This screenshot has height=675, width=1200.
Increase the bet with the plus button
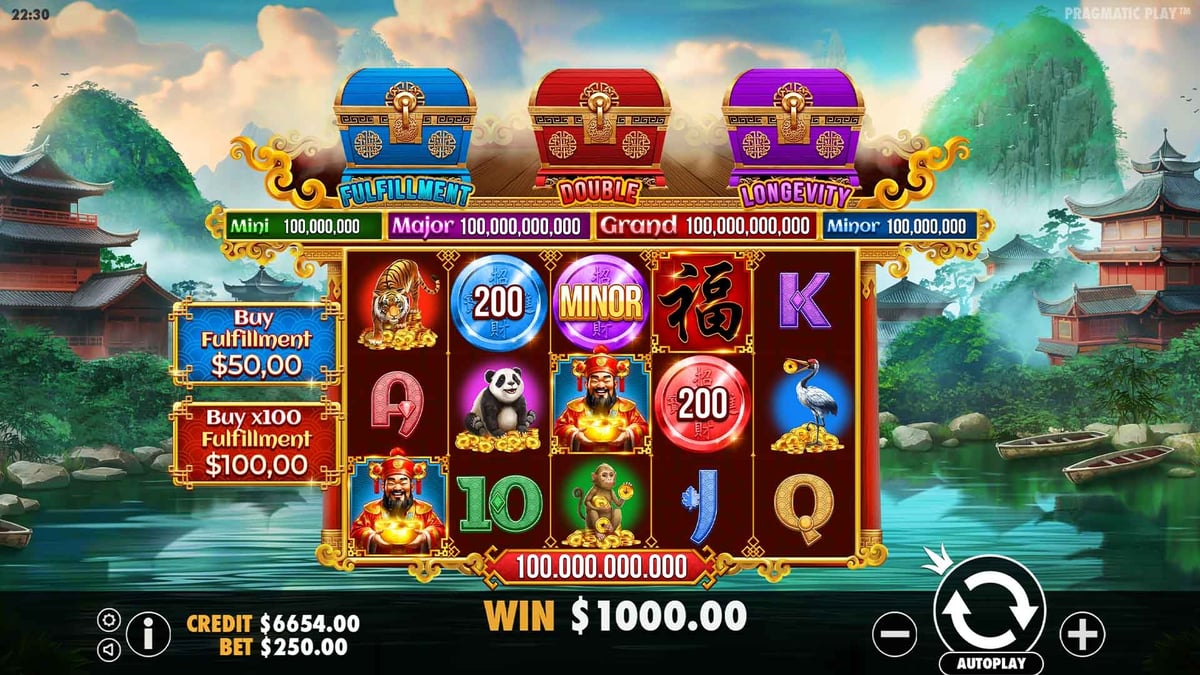[1082, 634]
